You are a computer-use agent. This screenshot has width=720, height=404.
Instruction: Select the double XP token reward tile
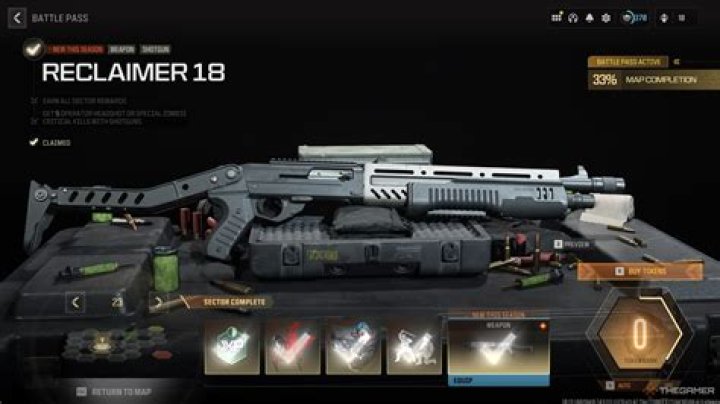pyautogui.click(x=230, y=344)
